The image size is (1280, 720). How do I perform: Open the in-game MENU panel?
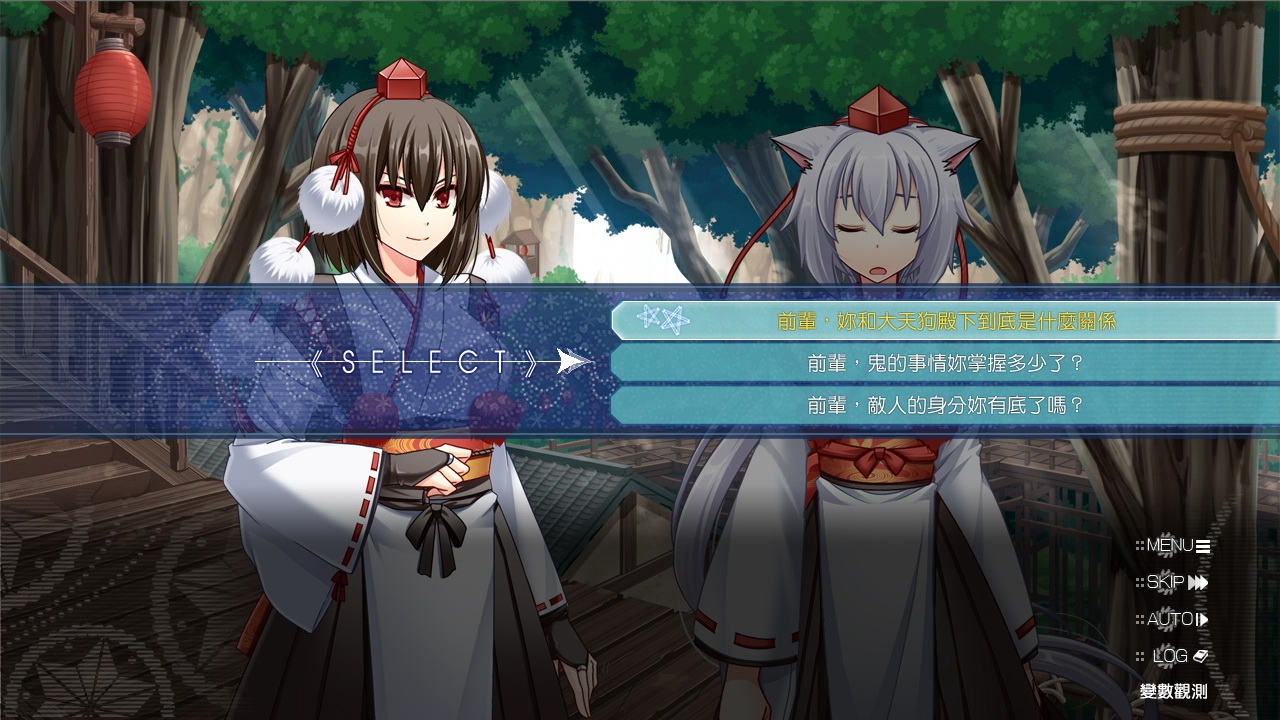tap(1170, 546)
